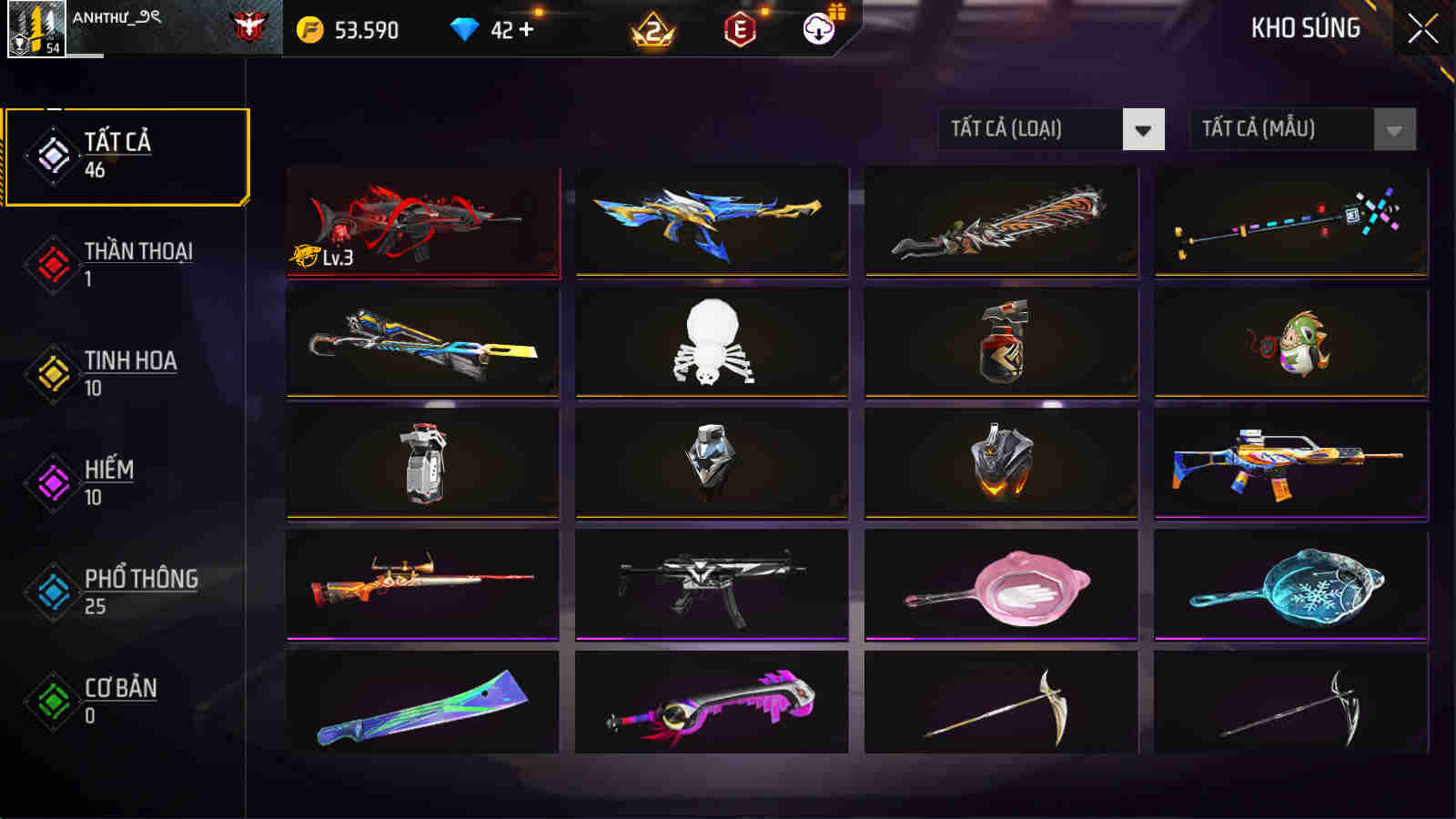Viewport: 1456px width, 819px height.
Task: Select the Lv.3 shark rifle thumbnail
Action: point(424,223)
